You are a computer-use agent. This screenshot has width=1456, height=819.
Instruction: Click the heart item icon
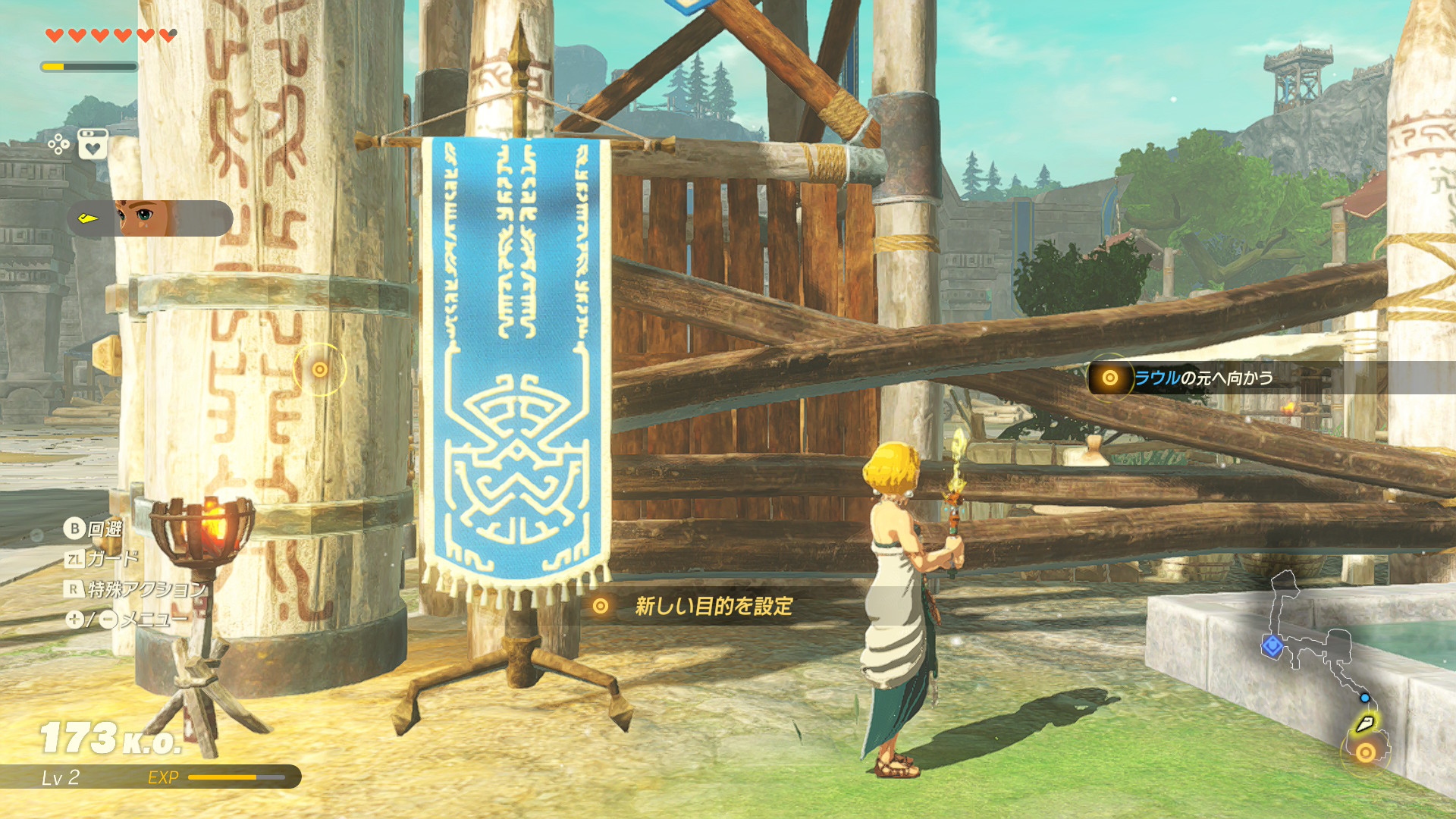point(93,143)
